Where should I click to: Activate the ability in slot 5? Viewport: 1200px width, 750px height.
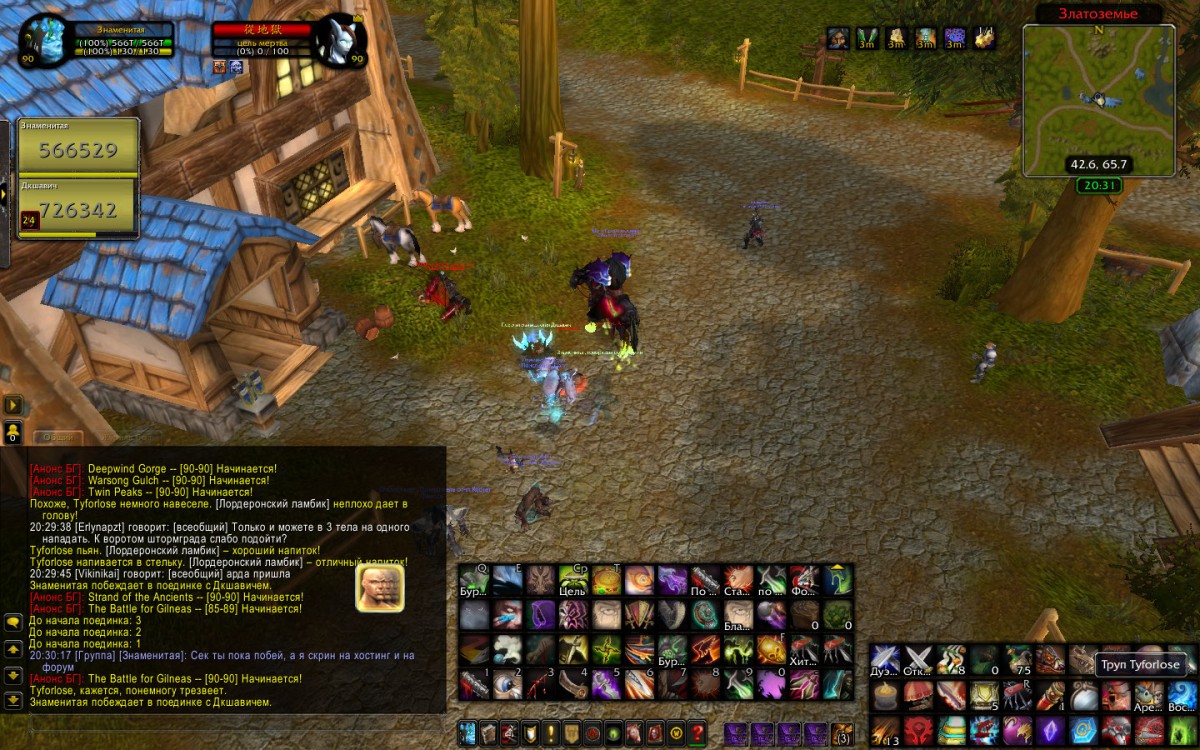click(x=607, y=684)
